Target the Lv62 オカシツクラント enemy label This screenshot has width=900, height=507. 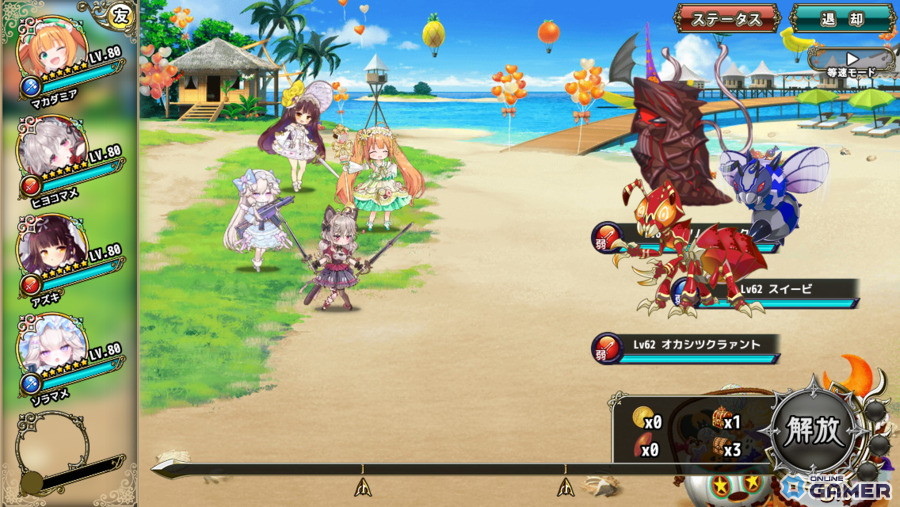(696, 345)
